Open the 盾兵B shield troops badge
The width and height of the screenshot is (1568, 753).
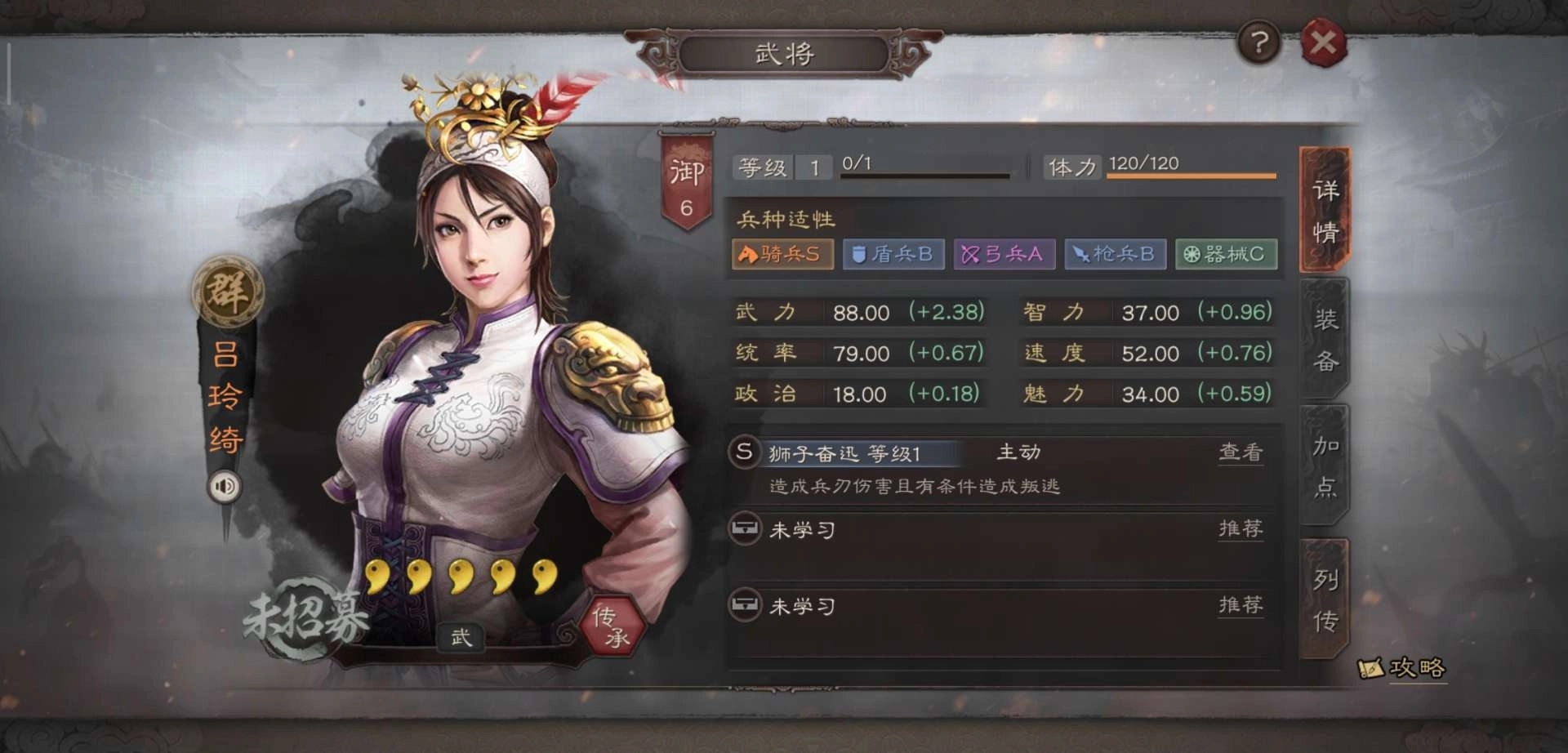click(x=893, y=254)
